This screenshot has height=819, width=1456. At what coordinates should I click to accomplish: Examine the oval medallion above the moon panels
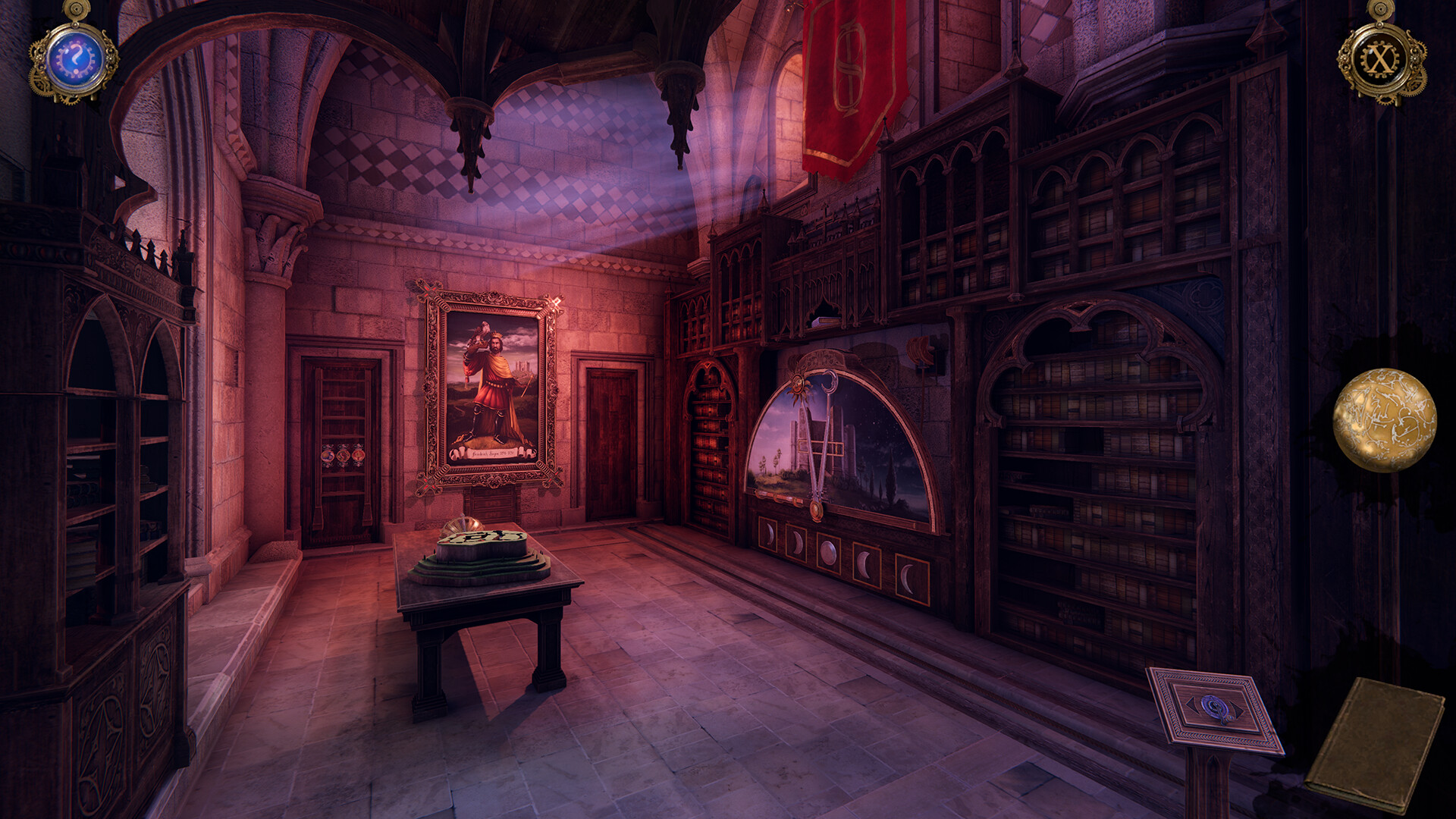point(816,509)
